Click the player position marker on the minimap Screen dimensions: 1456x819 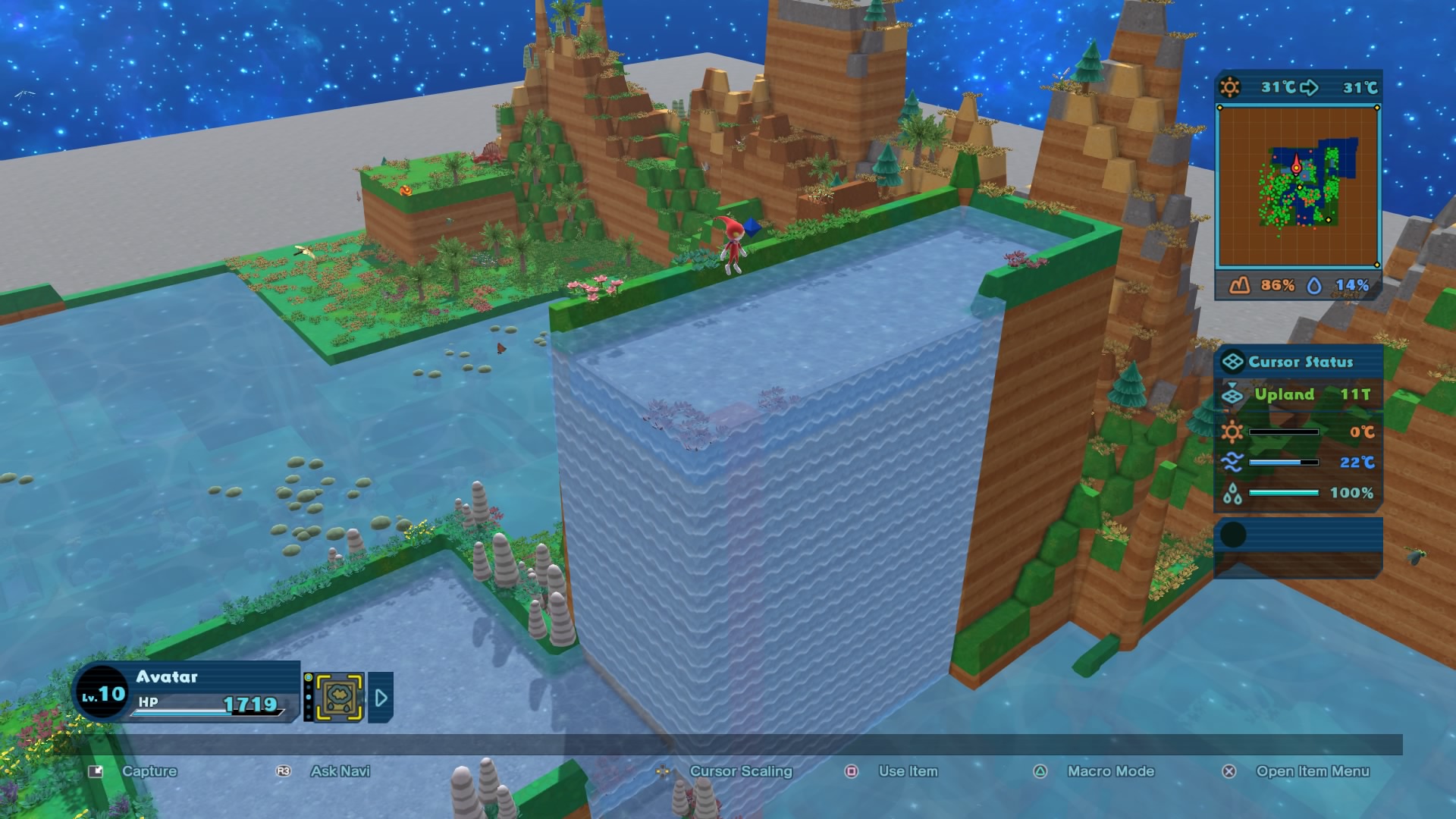pyautogui.click(x=1296, y=166)
